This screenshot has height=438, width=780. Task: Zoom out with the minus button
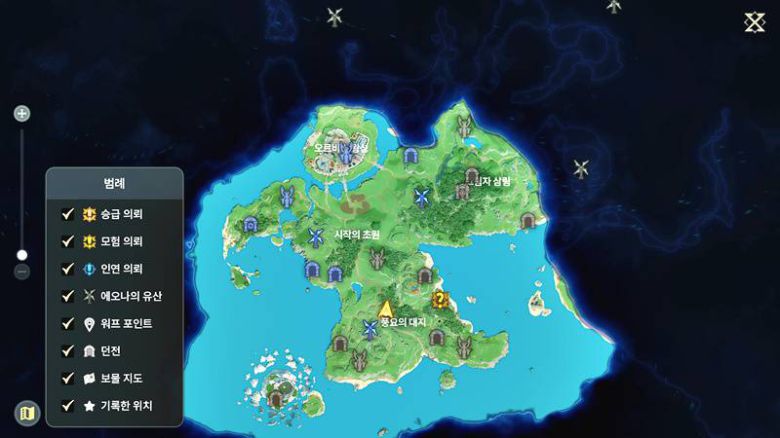[x=22, y=271]
